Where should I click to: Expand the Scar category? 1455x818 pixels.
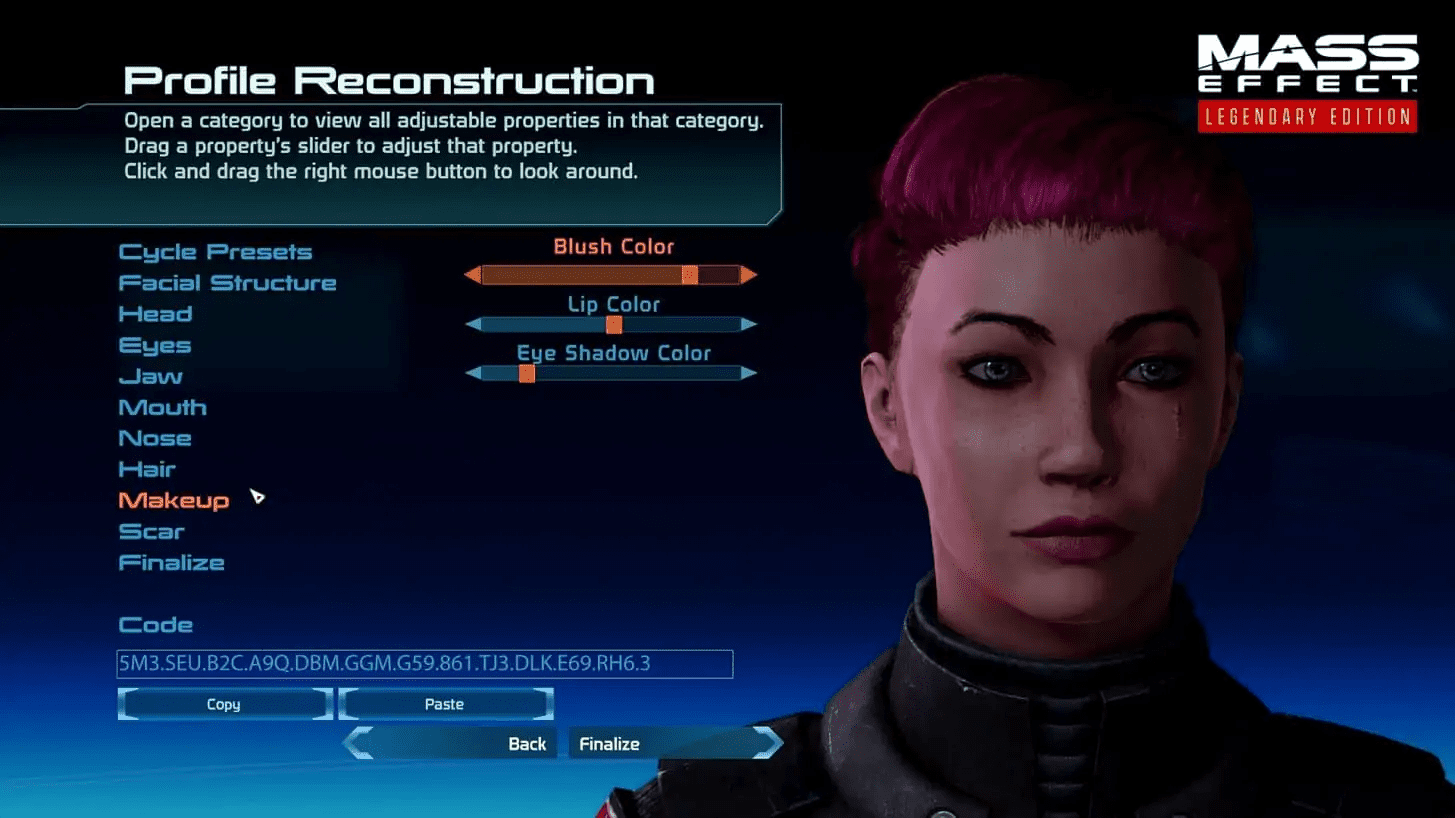point(150,531)
